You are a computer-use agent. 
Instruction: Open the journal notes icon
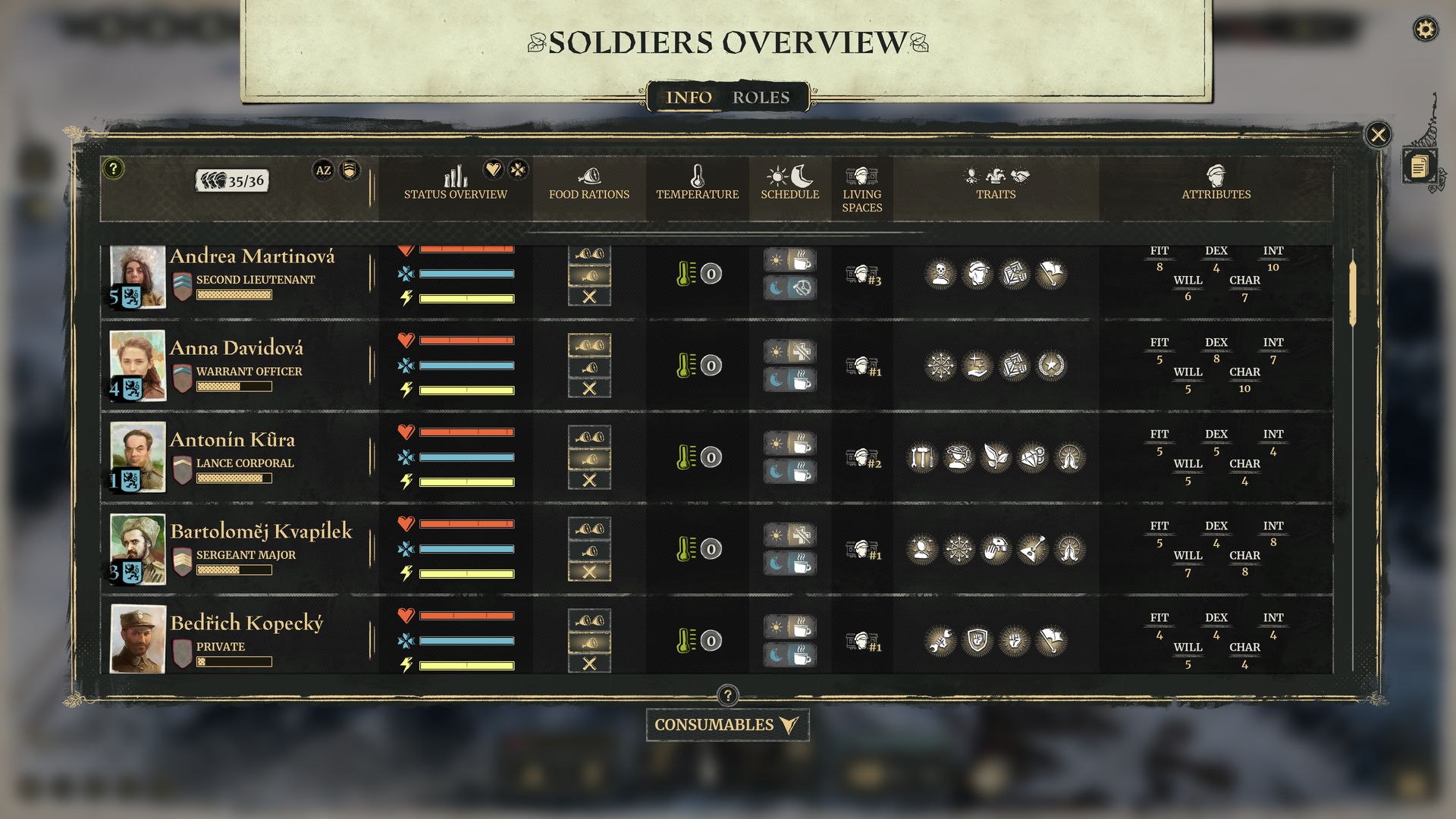1419,166
